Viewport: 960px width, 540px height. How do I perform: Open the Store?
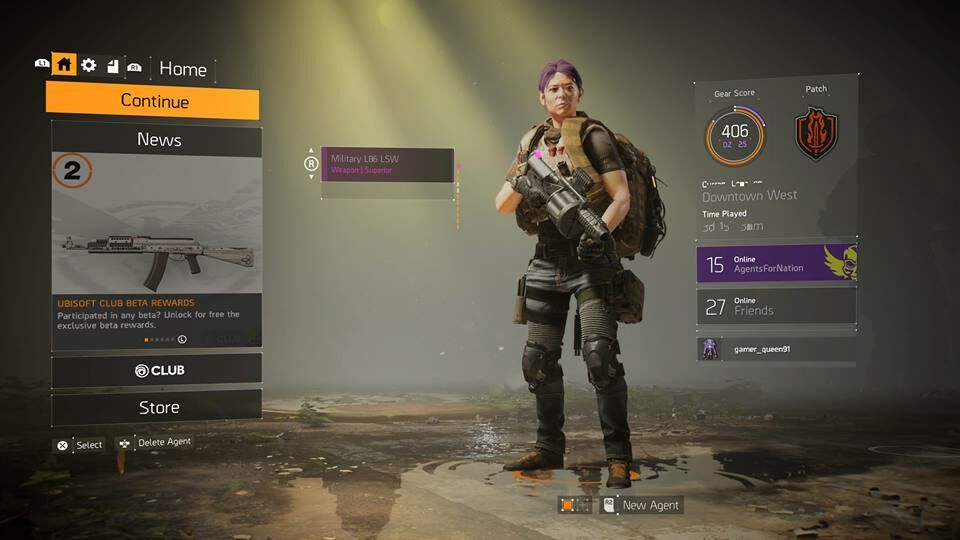(x=158, y=407)
